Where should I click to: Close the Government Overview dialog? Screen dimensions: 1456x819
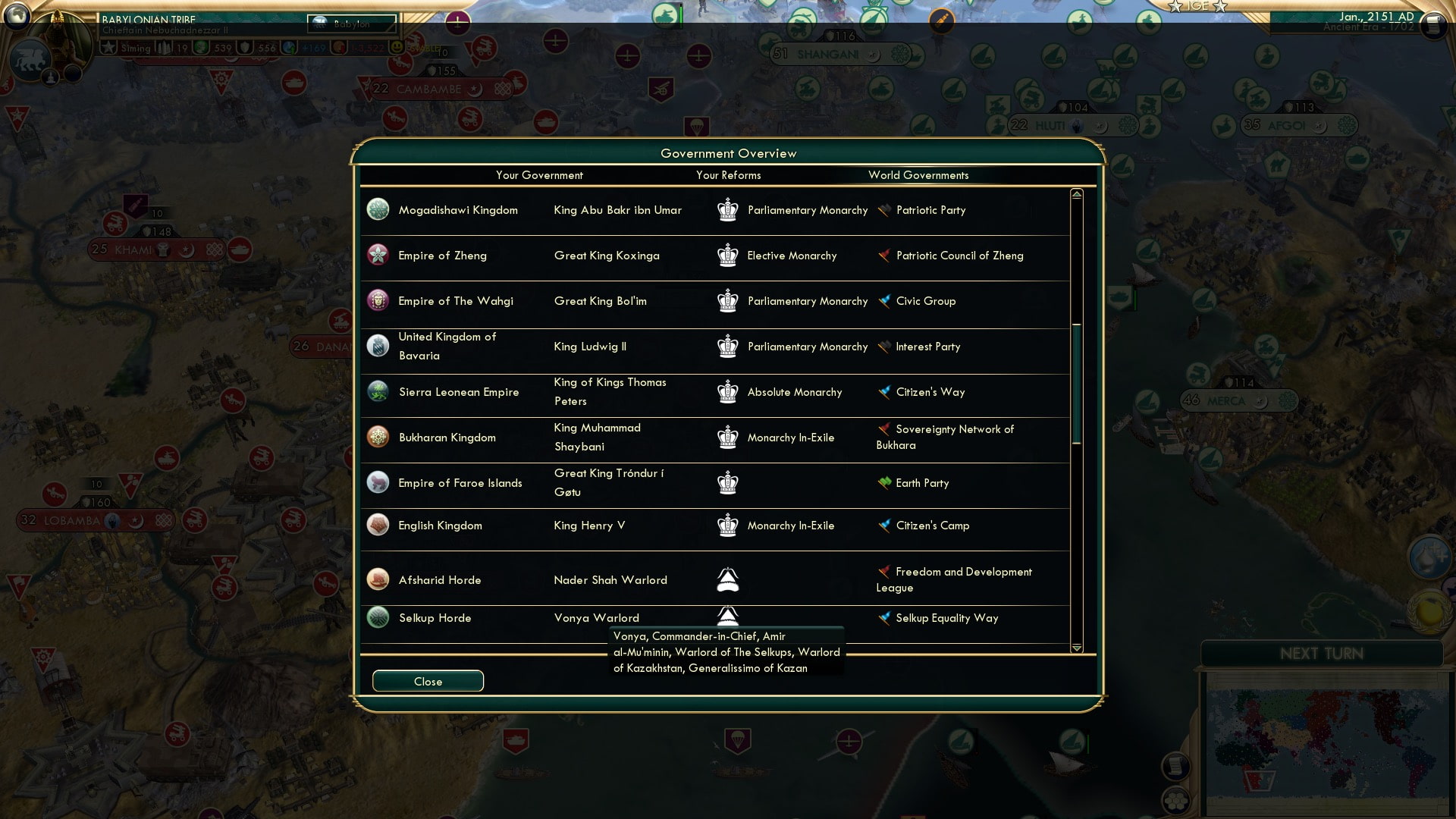tap(427, 681)
